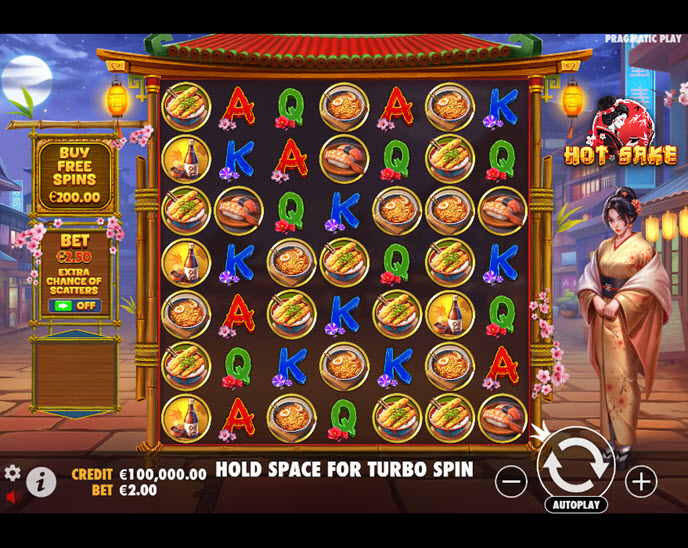
Task: Toggle the extra chance of scatters switch
Action: pyautogui.click(x=75, y=305)
